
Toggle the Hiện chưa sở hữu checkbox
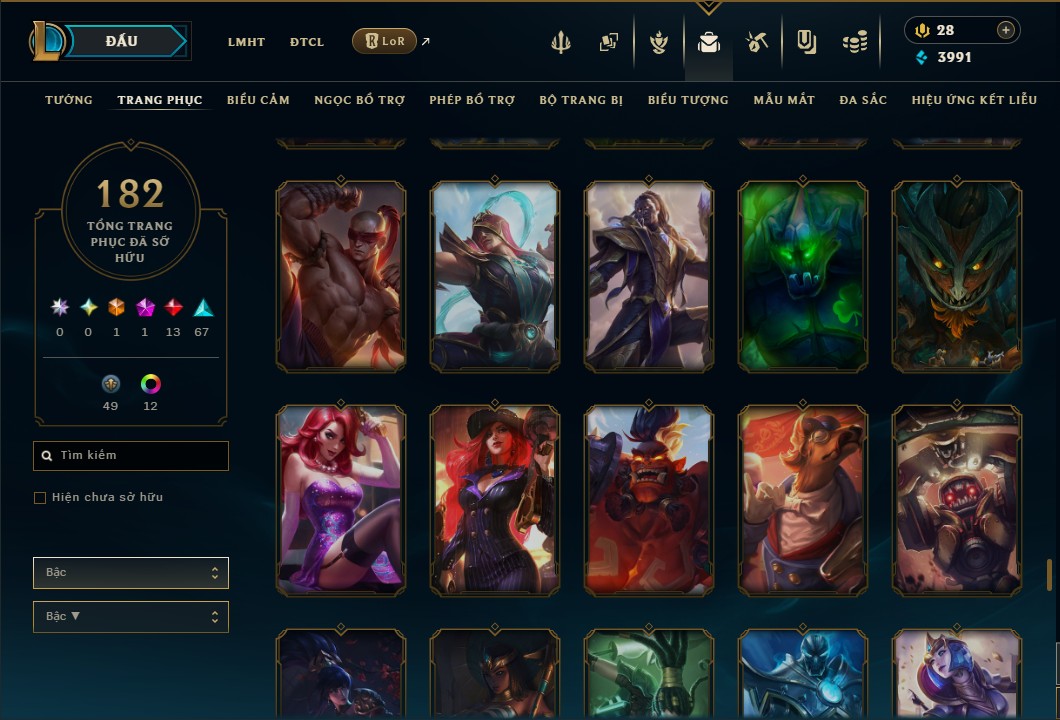pos(40,498)
